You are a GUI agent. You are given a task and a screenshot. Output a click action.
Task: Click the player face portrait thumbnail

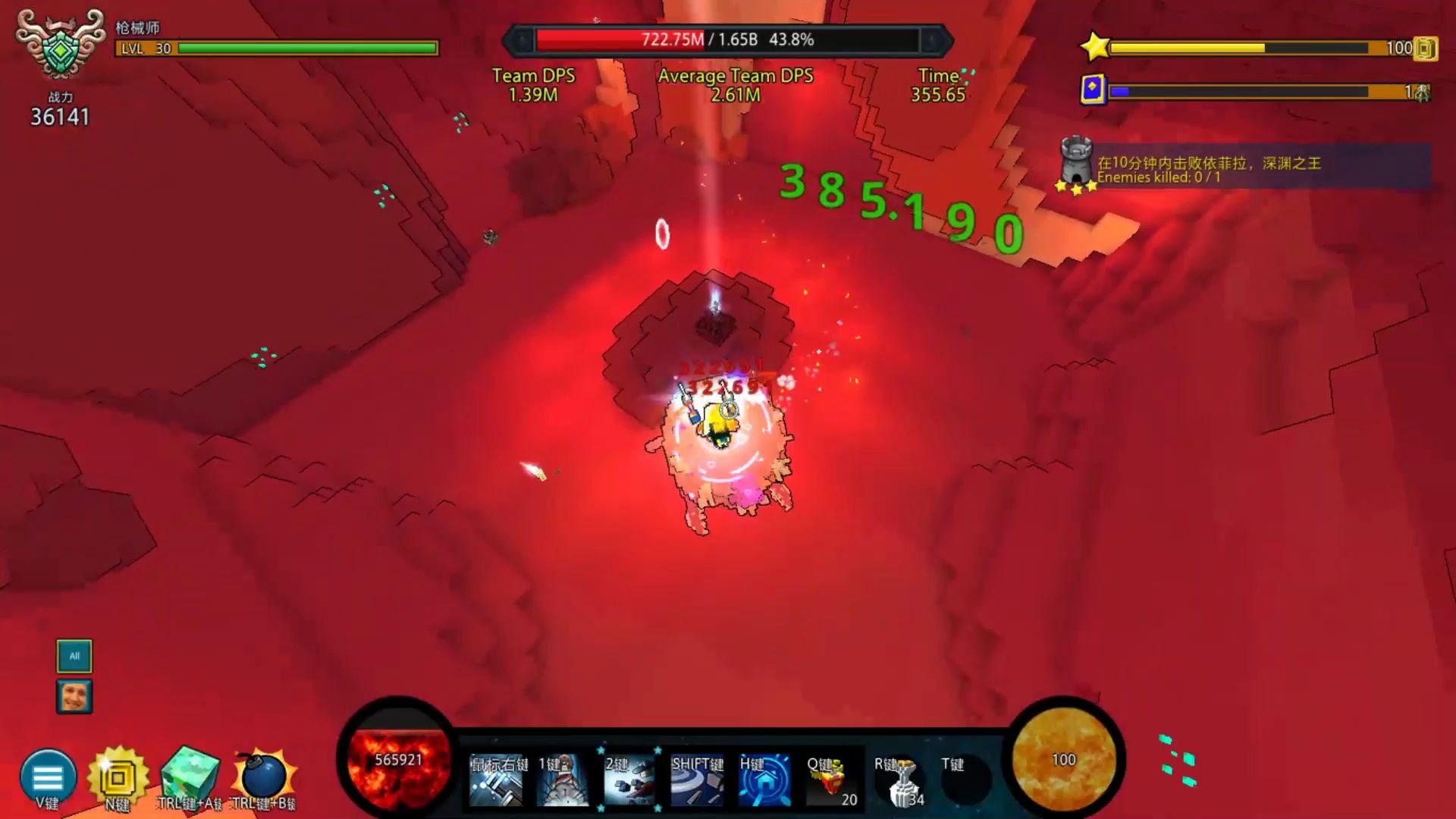coord(74,696)
